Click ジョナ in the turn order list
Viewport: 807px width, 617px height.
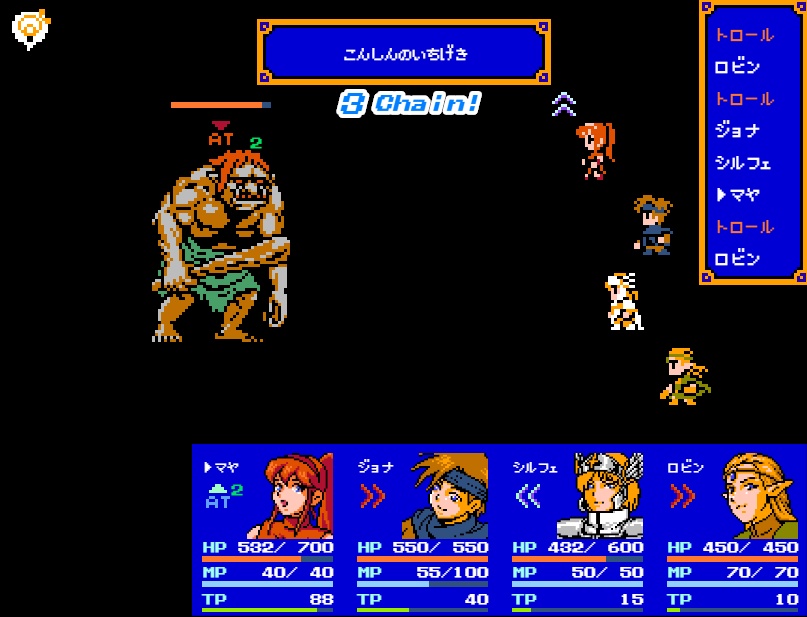point(738,131)
